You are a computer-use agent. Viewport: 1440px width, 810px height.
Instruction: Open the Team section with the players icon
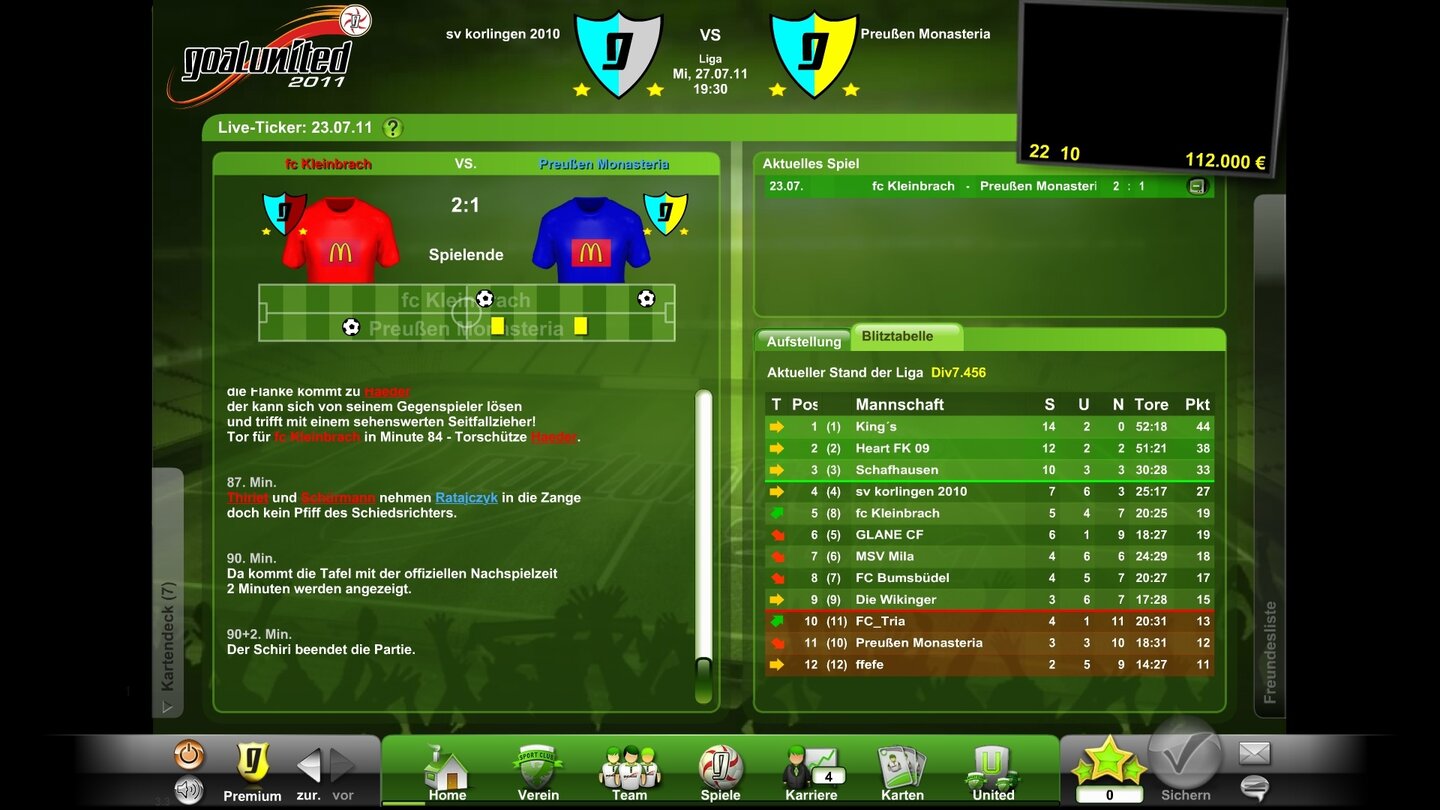pyautogui.click(x=628, y=765)
